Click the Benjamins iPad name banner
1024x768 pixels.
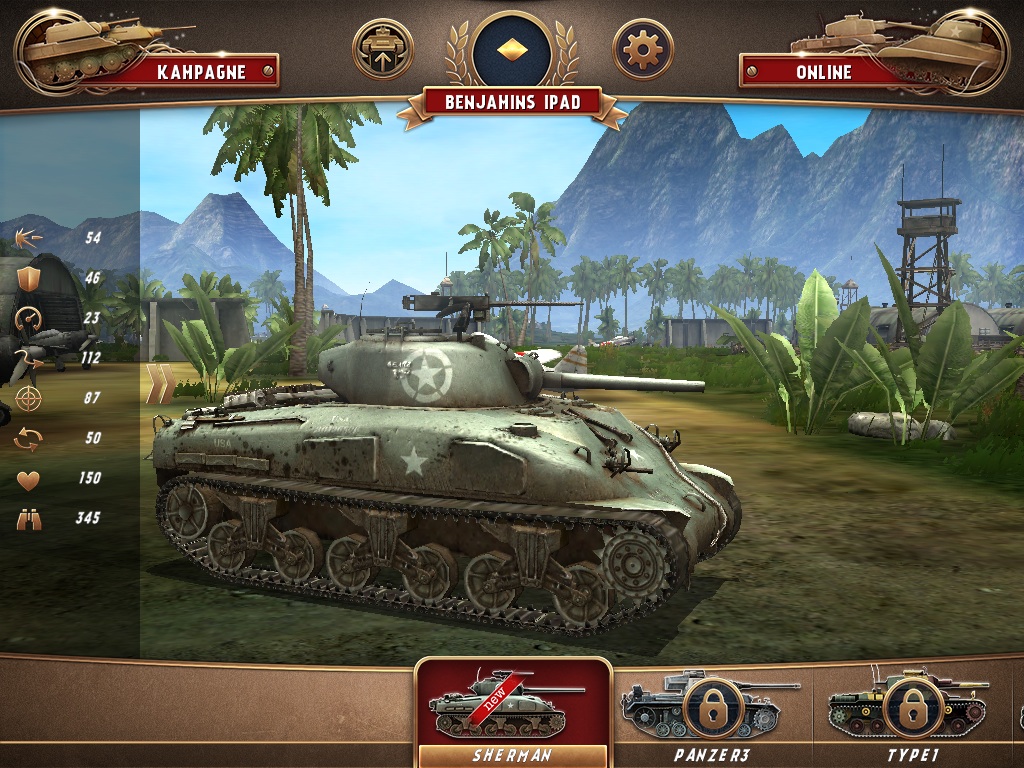click(x=512, y=102)
